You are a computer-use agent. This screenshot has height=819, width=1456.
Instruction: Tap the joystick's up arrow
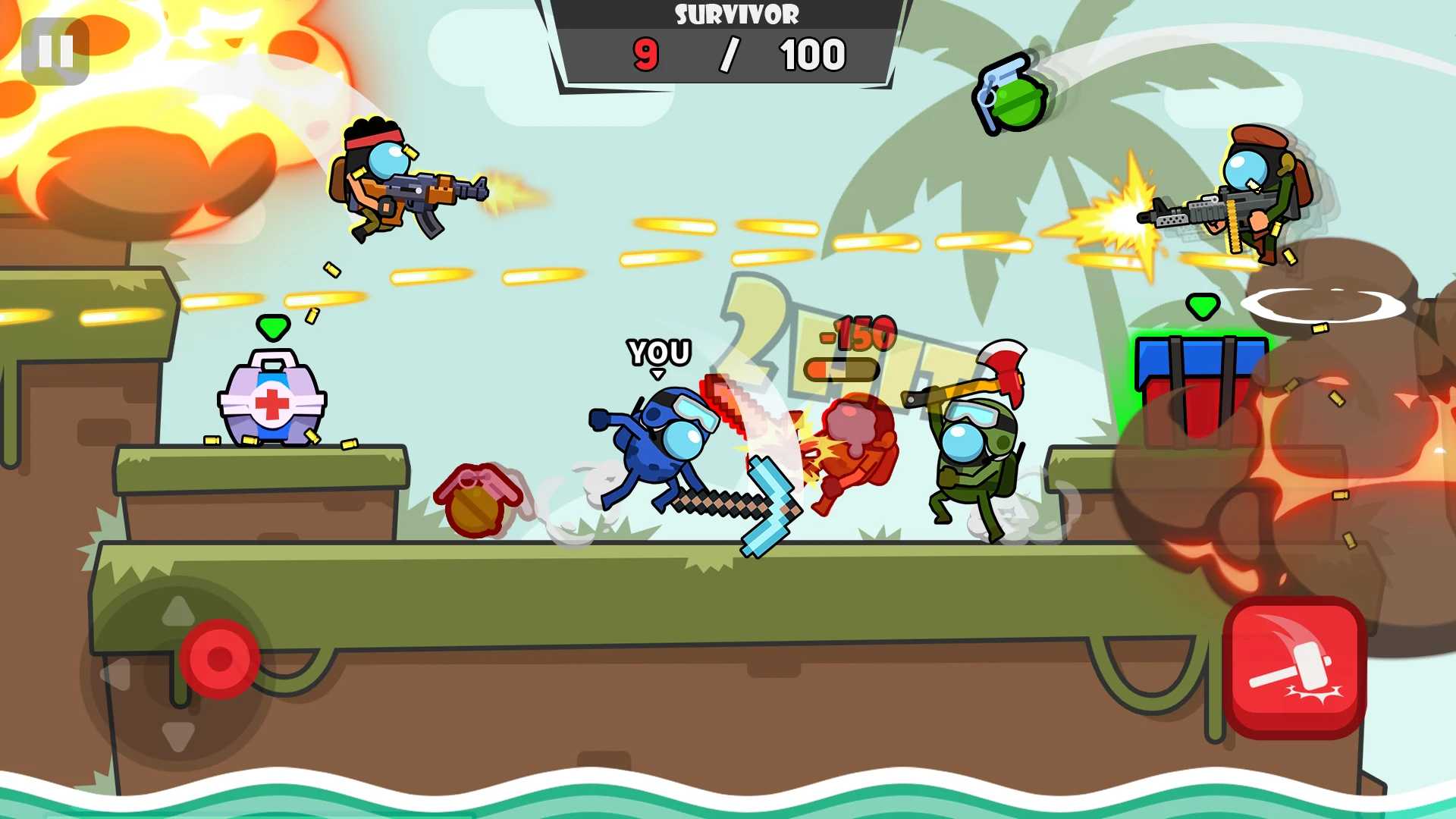[x=178, y=610]
